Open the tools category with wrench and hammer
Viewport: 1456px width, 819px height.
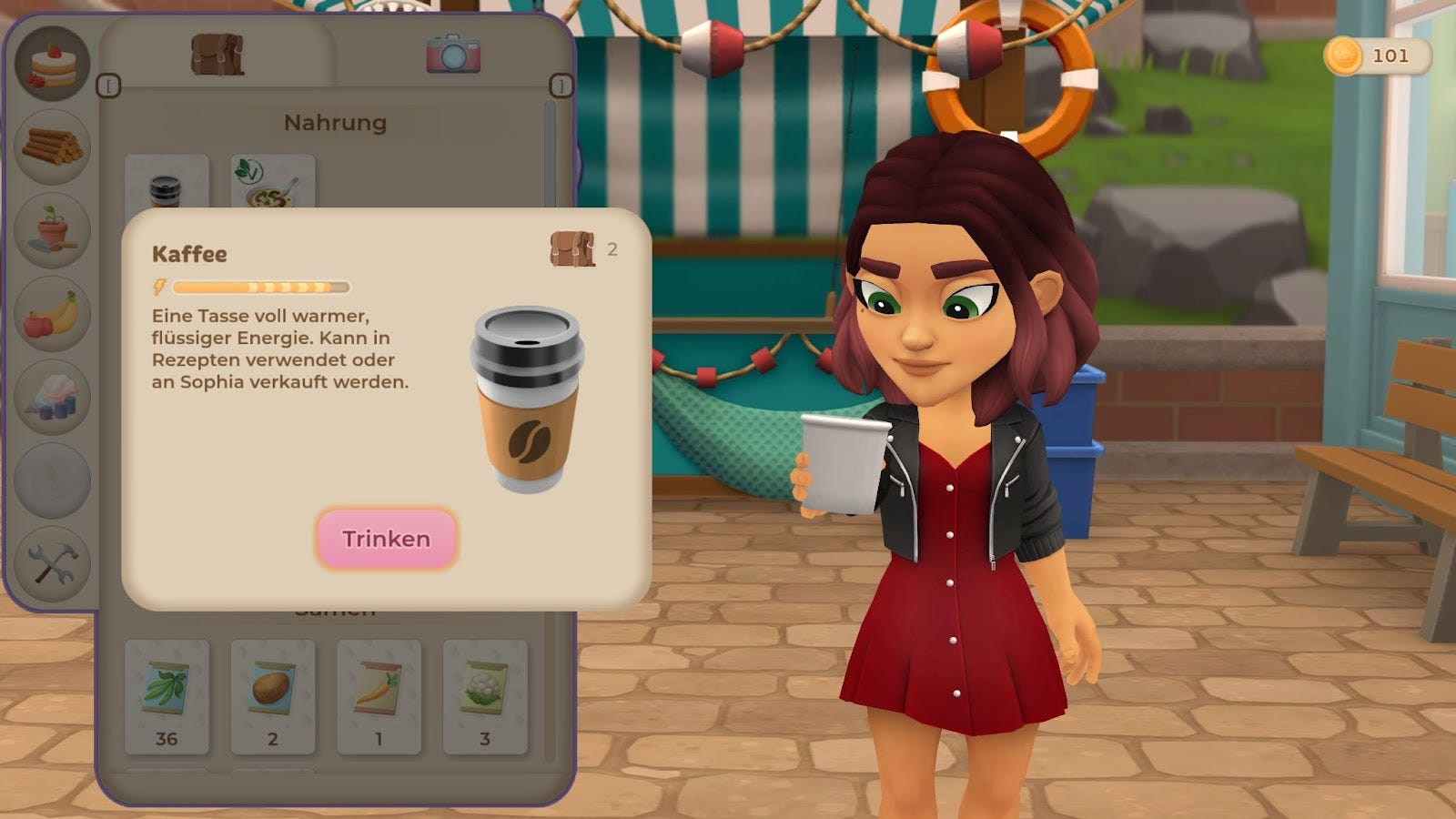click(53, 564)
